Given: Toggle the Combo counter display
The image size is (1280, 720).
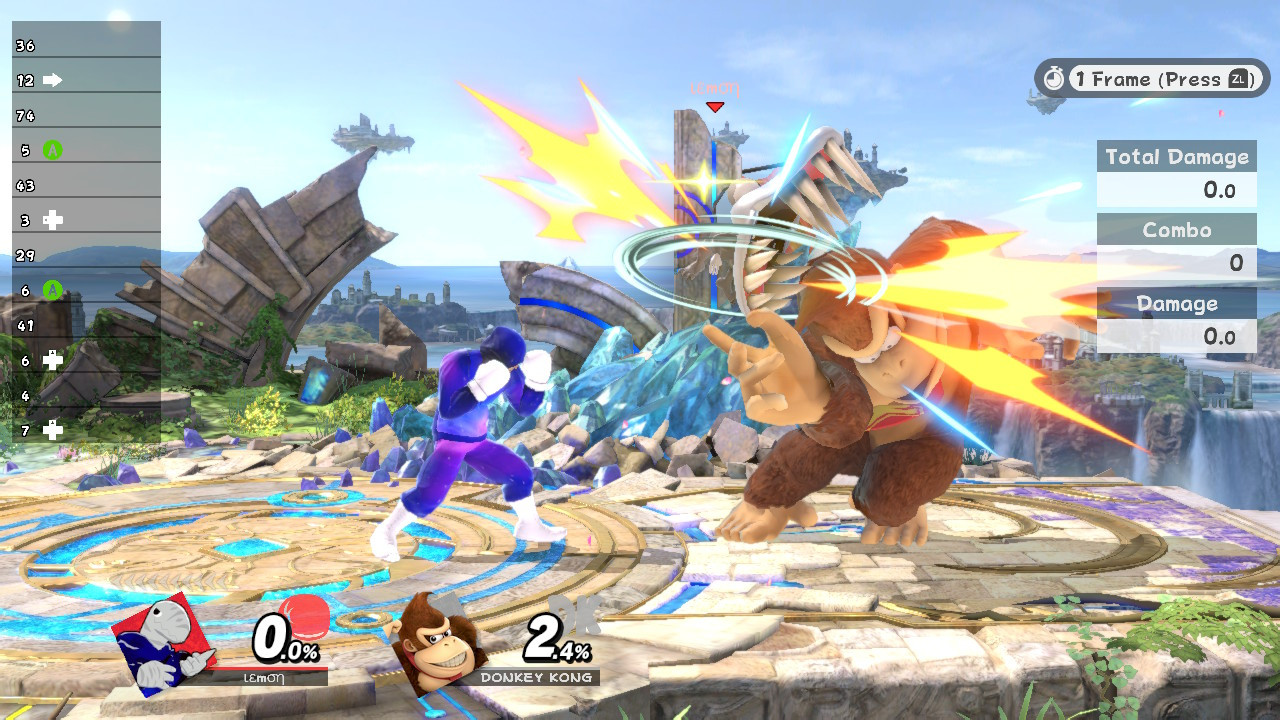Looking at the screenshot, I should pyautogui.click(x=1176, y=230).
